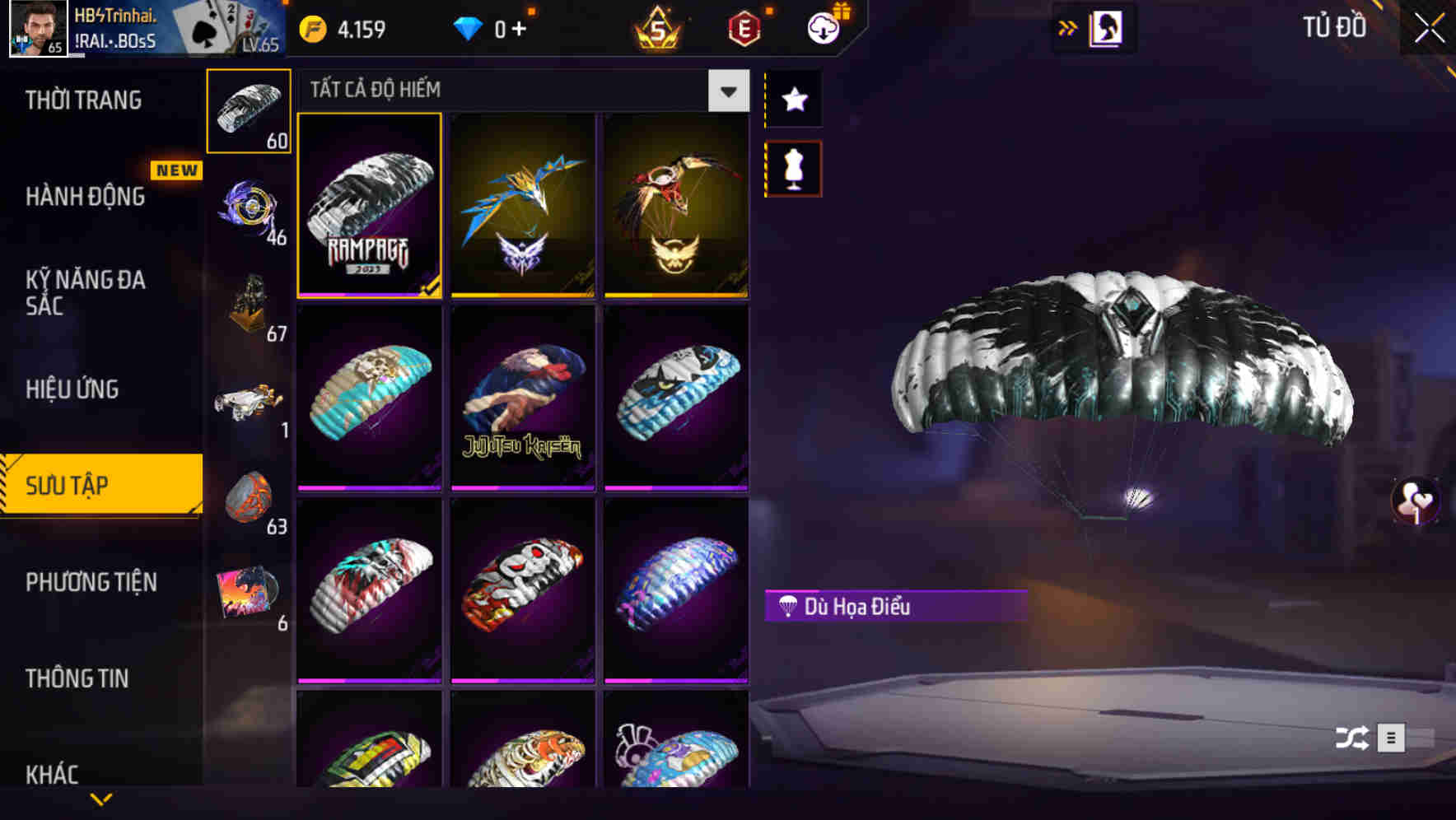The width and height of the screenshot is (1456, 820).
Task: Click the PHƯƠNG TIỆN section label
Action: point(91,582)
